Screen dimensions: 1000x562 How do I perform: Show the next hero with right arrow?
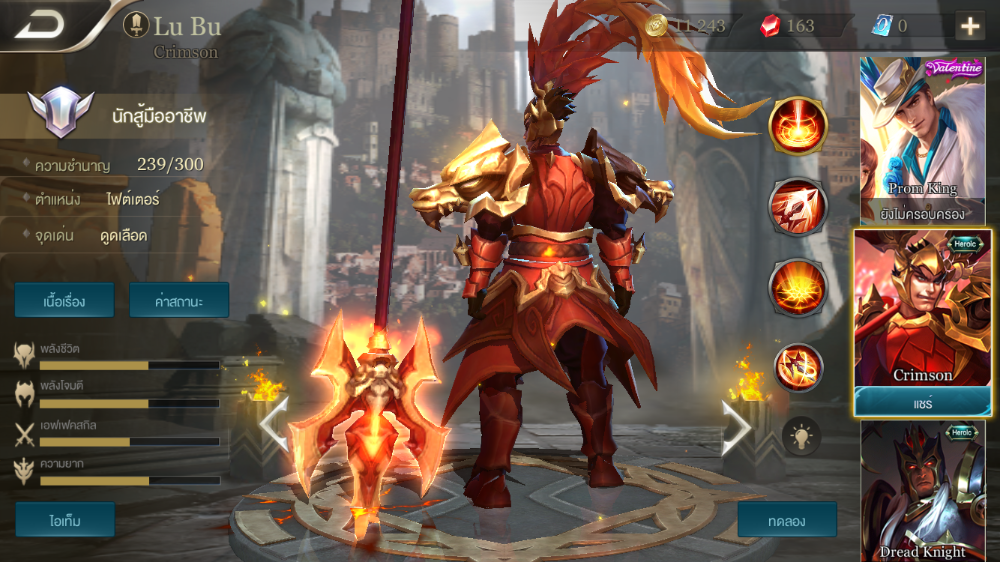(x=737, y=427)
